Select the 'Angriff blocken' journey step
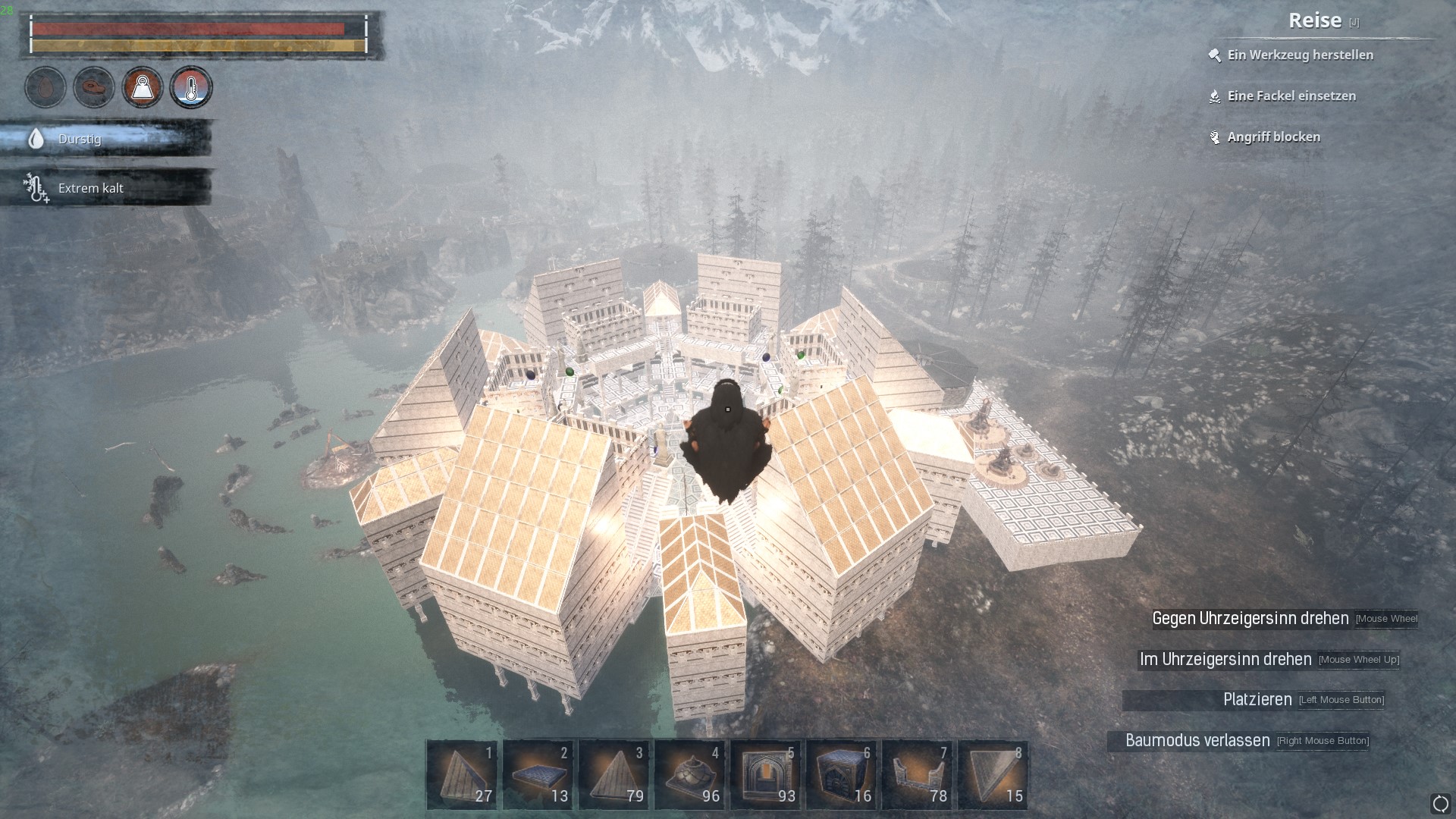 [1273, 136]
